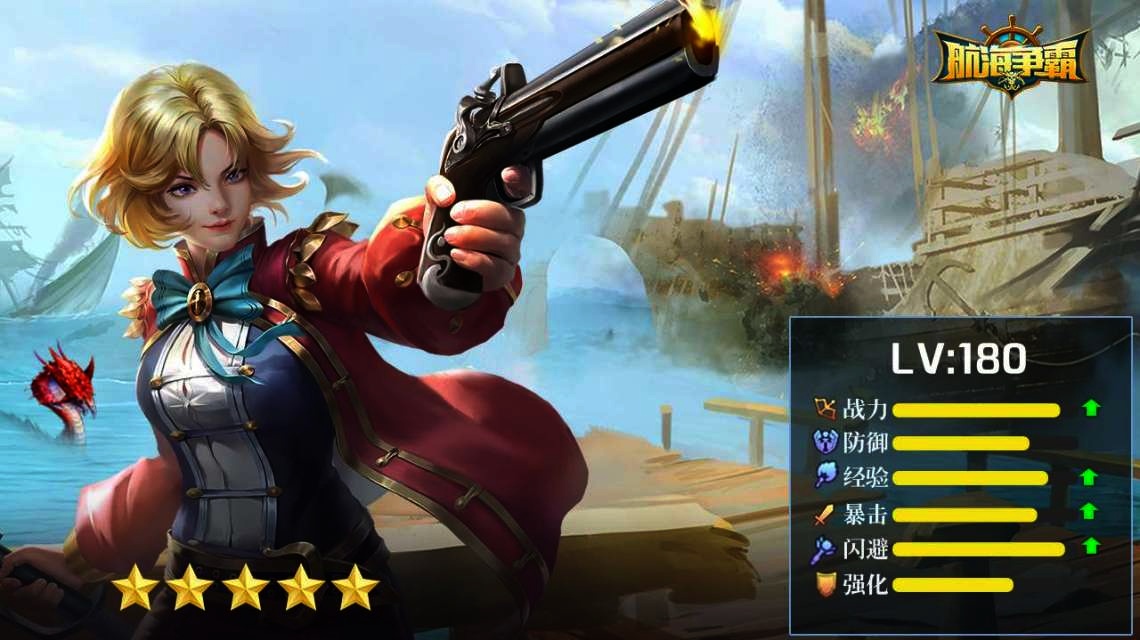Click the green arrow beside 战力
The width and height of the screenshot is (1140, 640).
click(x=1090, y=408)
